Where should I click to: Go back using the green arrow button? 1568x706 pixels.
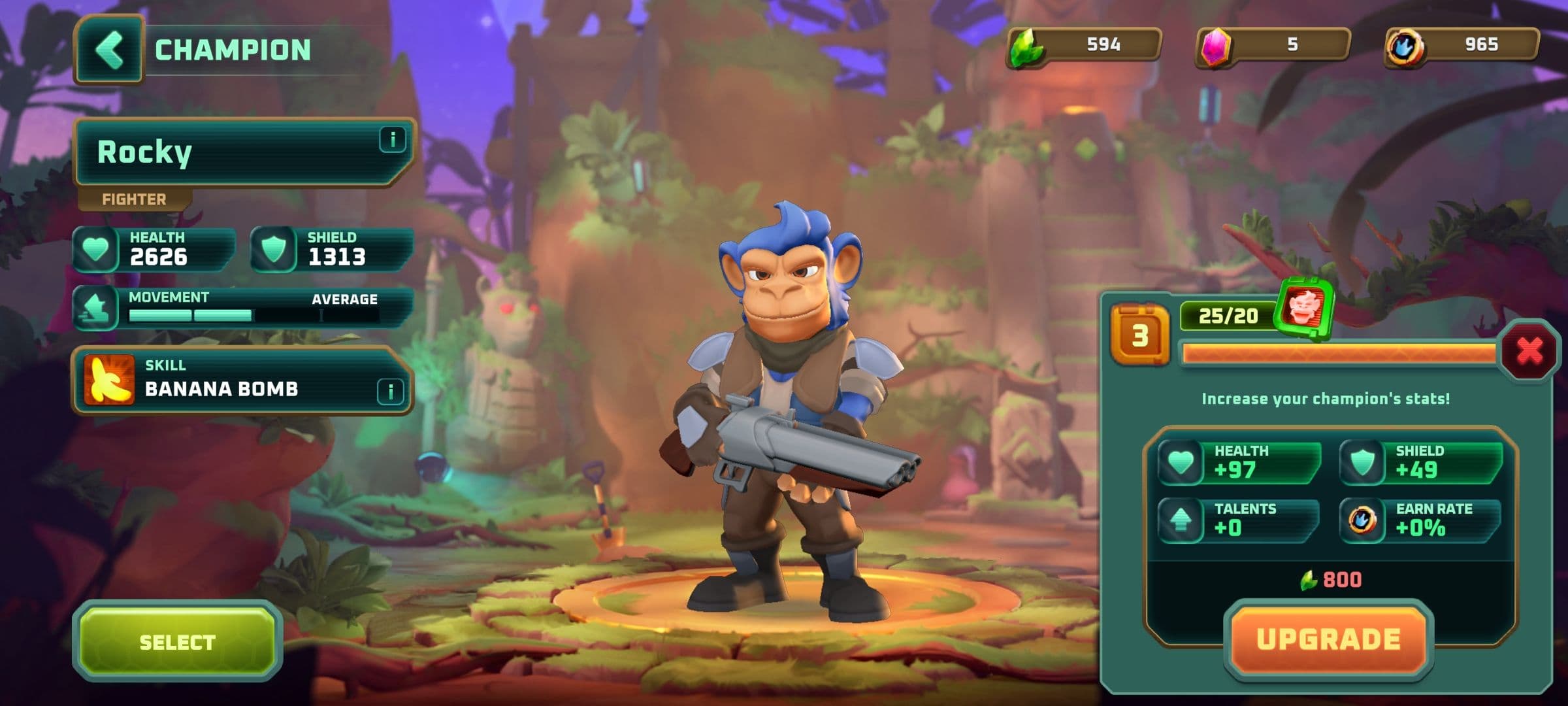point(109,50)
